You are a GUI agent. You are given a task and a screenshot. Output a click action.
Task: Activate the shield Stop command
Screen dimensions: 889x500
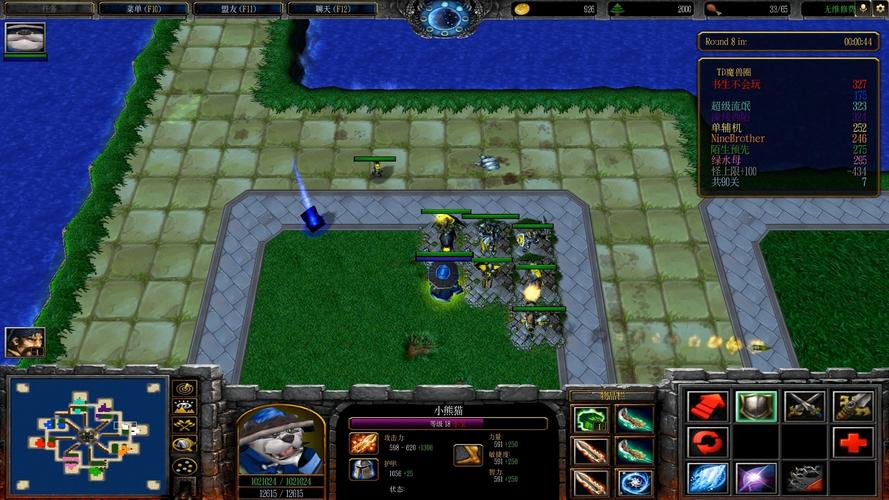pos(755,405)
